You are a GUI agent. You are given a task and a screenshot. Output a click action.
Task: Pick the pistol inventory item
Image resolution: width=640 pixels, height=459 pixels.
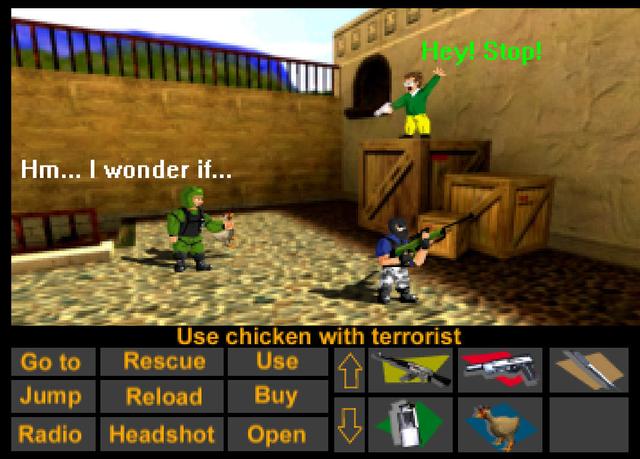(x=500, y=370)
